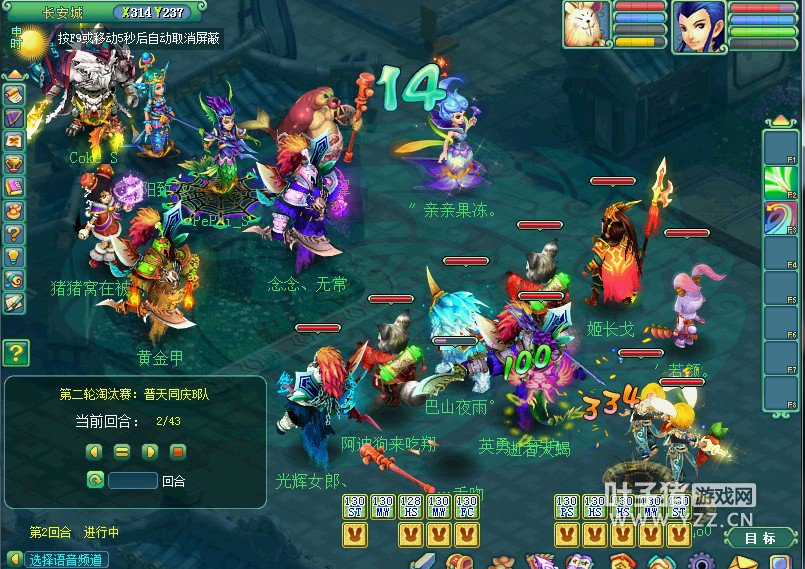805x569 pixels.
Task: Select the green slash skill in slot F2
Action: [780, 183]
